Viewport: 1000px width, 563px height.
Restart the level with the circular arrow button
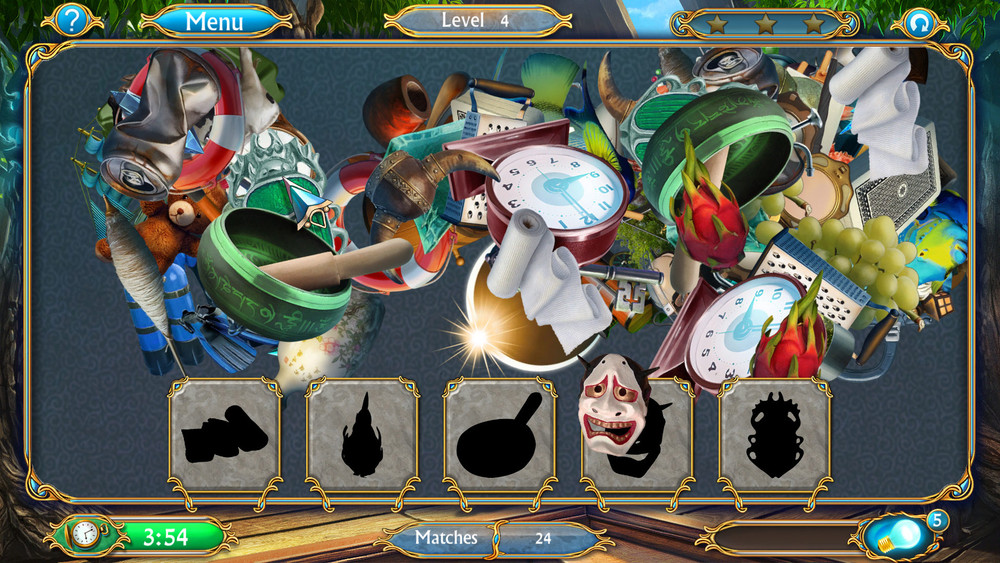(x=920, y=22)
